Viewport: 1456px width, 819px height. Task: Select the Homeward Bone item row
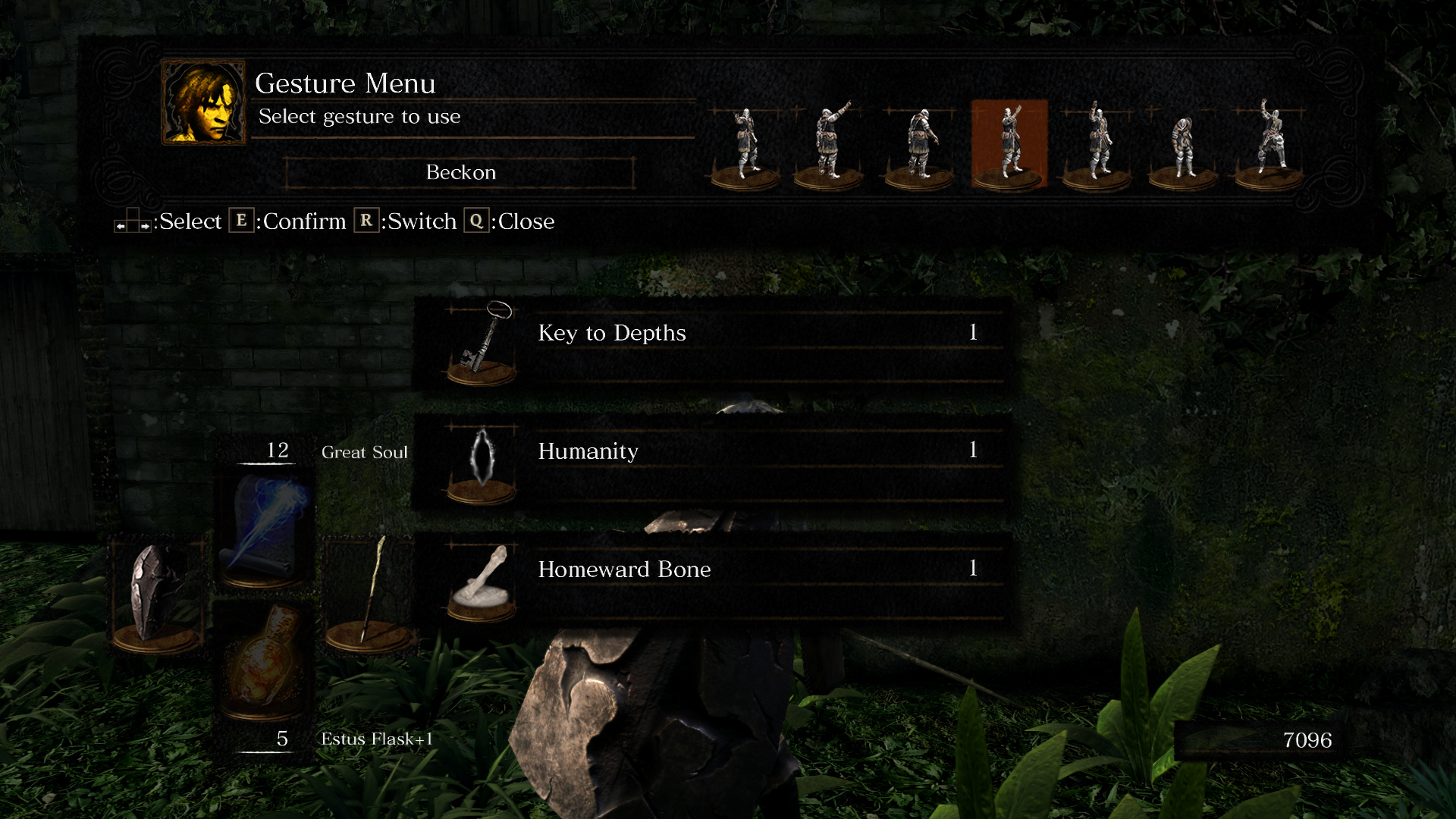coord(713,580)
